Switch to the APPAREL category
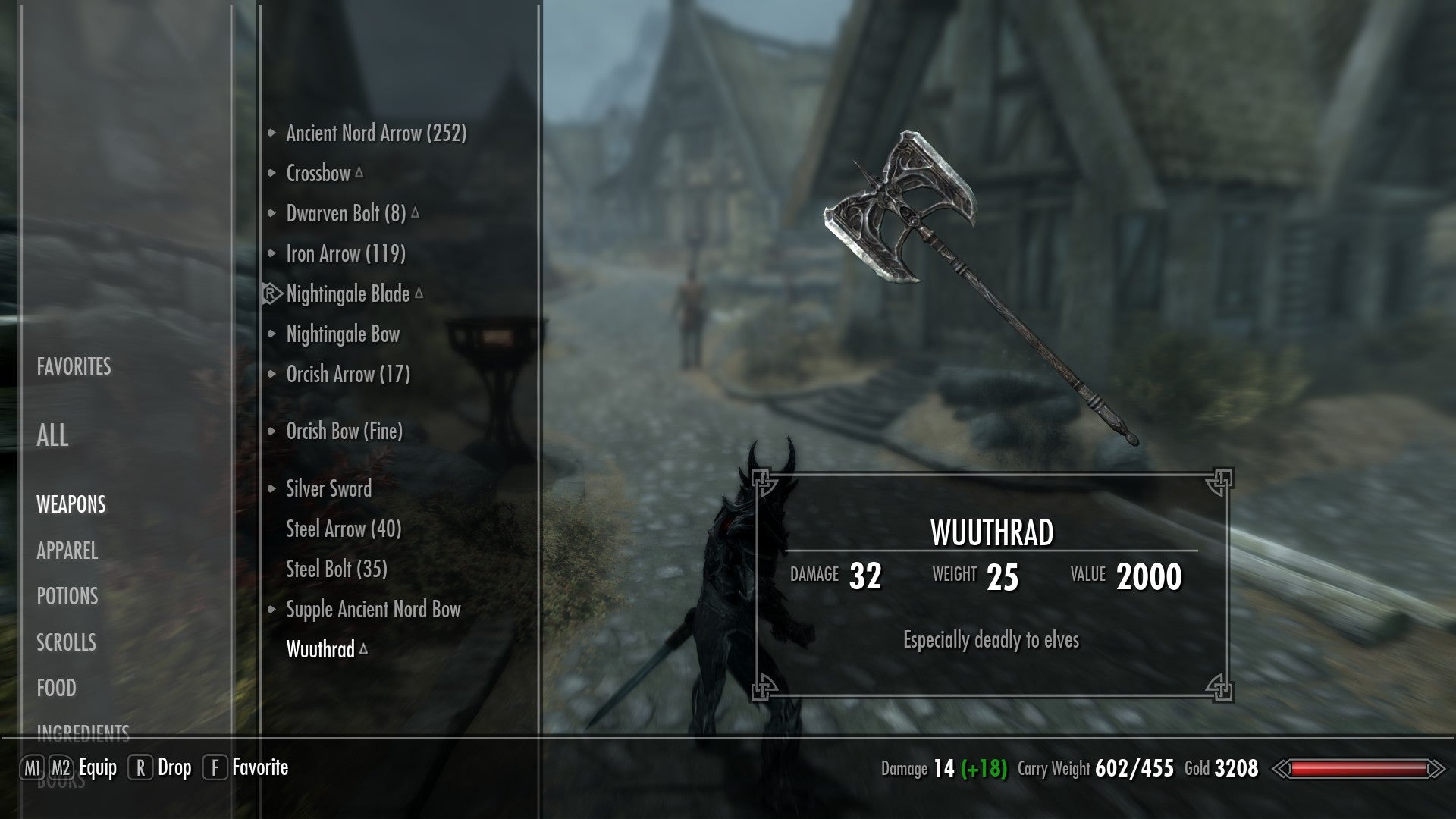Screen dimensions: 1456x819 click(67, 552)
